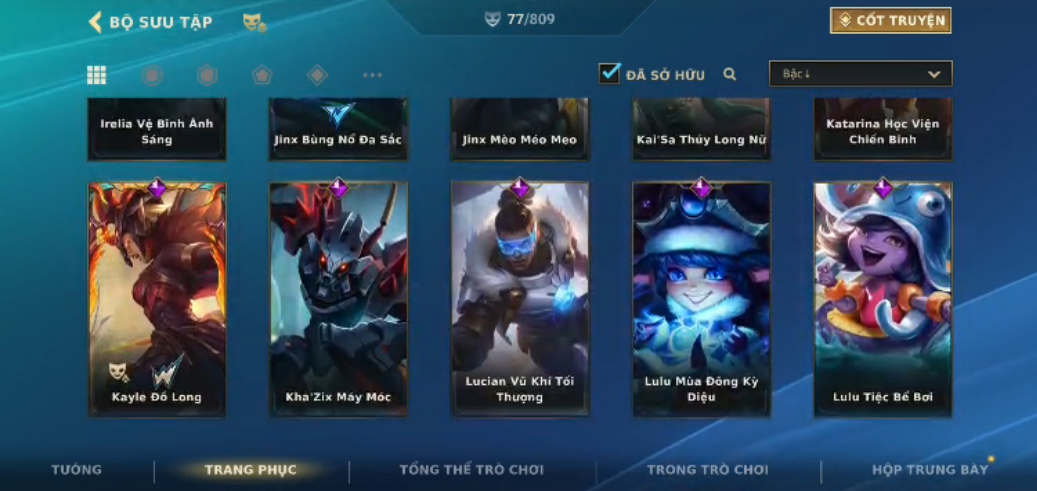Select the grid view filter icon
Image resolution: width=1037 pixels, height=491 pixels.
coord(97,75)
